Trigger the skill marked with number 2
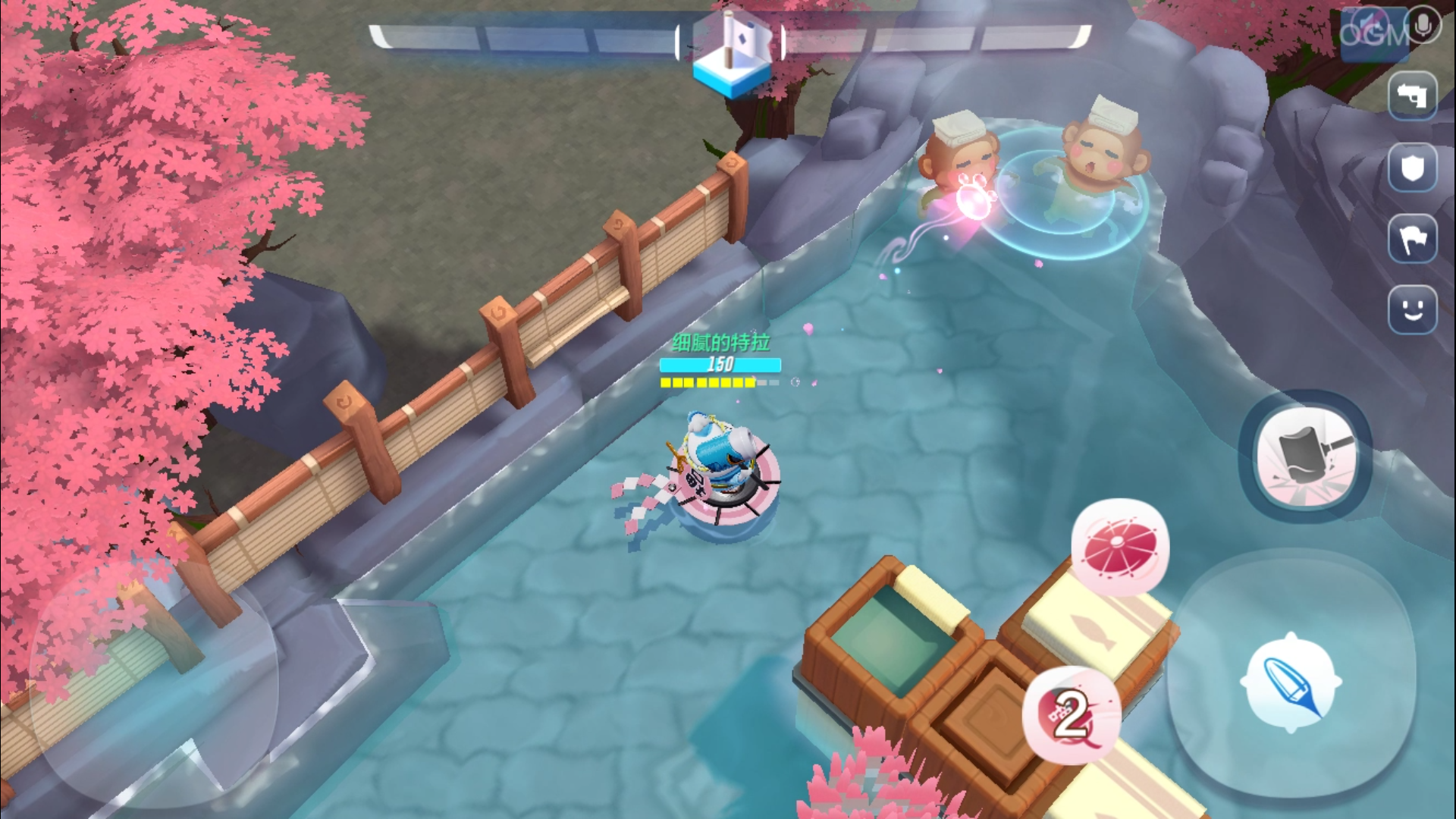The height and width of the screenshot is (819, 1456). pos(1070,714)
